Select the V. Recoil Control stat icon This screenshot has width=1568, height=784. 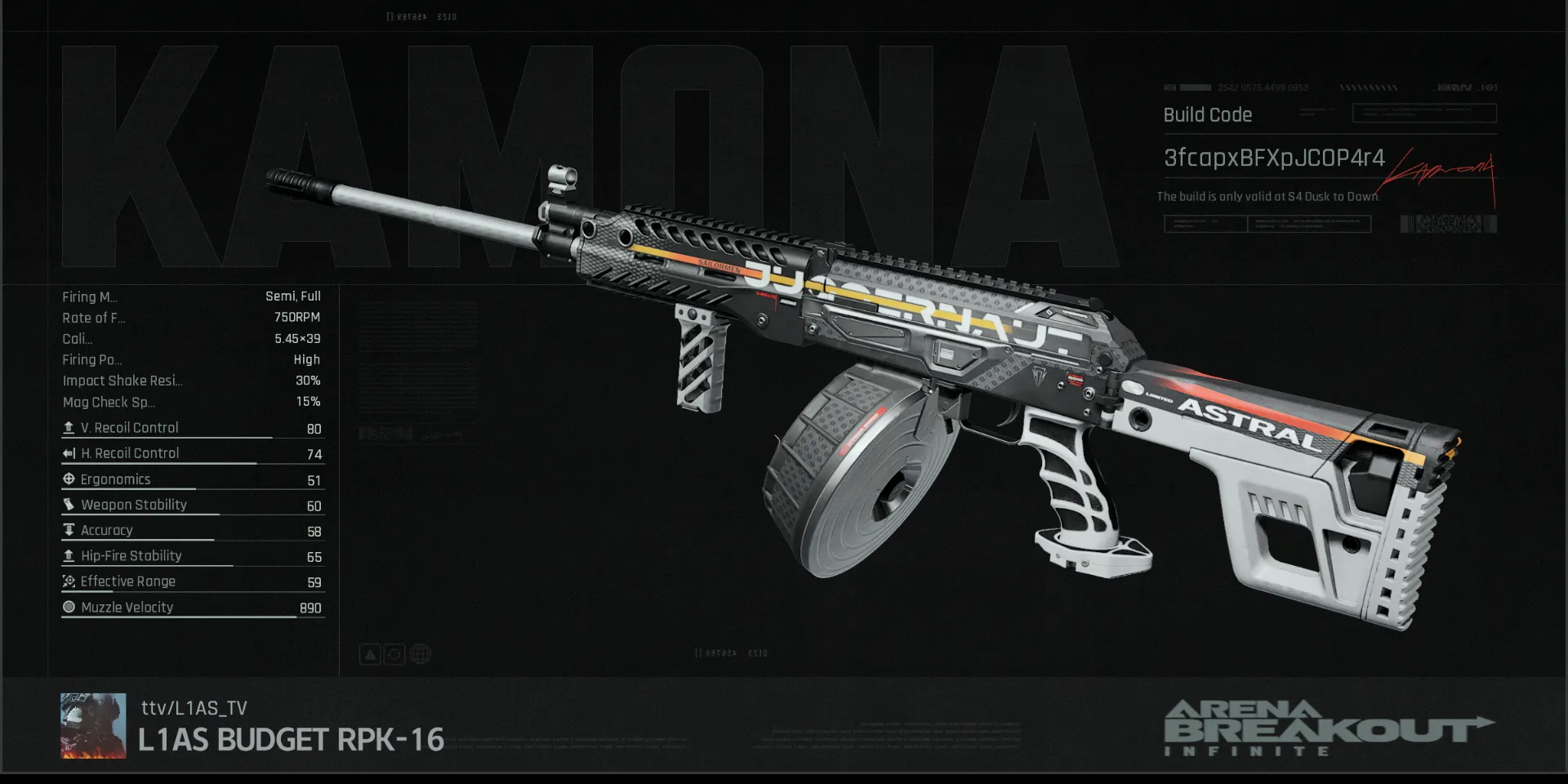pos(69,427)
